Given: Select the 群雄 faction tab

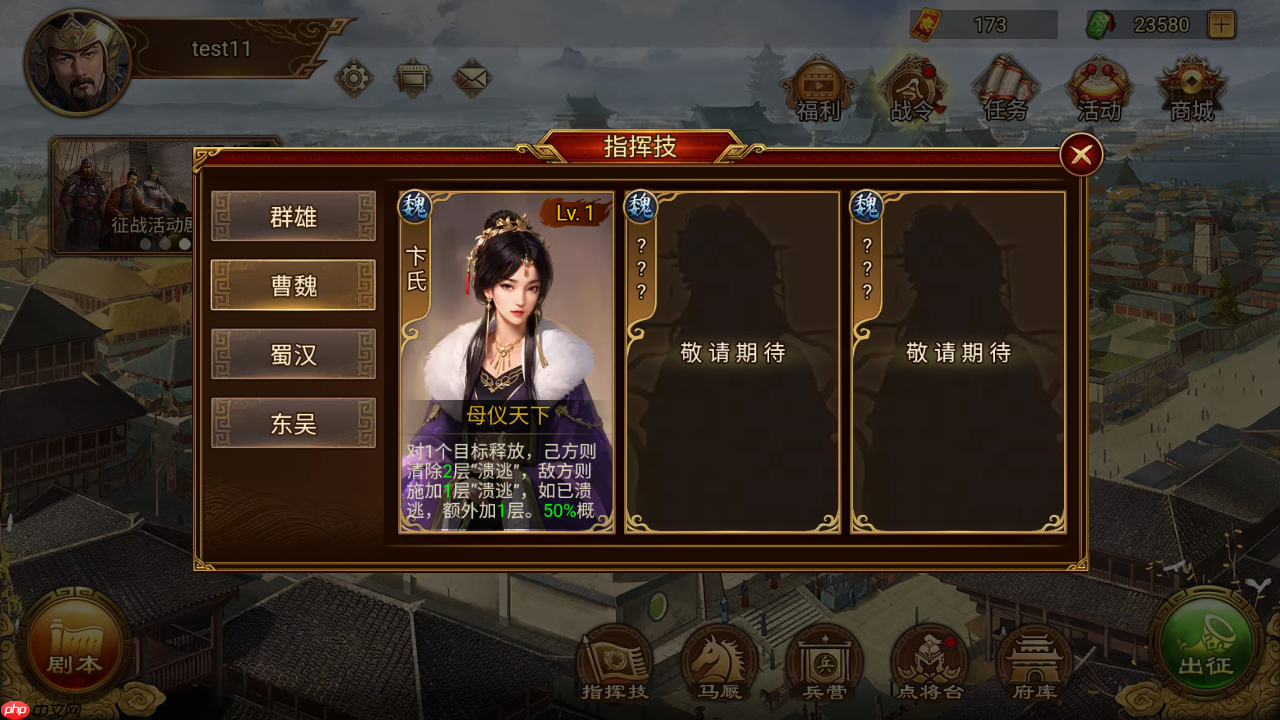Looking at the screenshot, I should tap(293, 216).
